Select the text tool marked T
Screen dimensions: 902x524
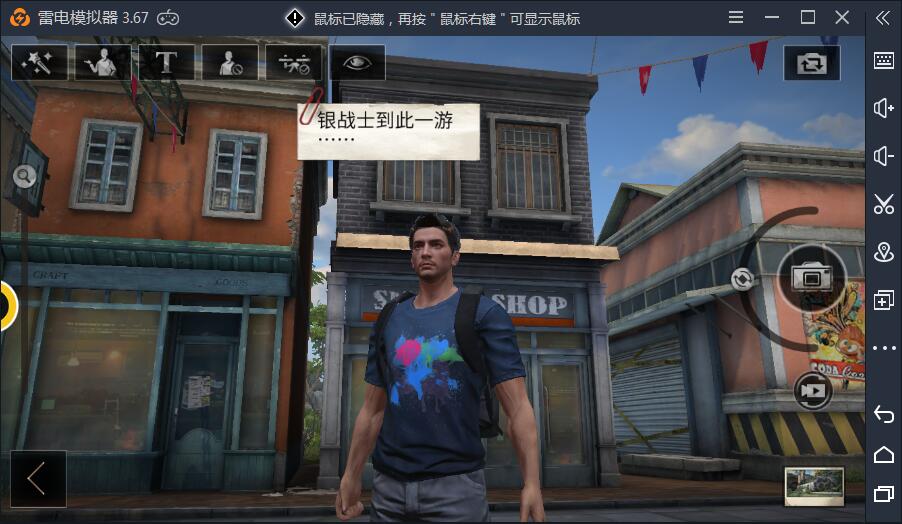click(166, 62)
